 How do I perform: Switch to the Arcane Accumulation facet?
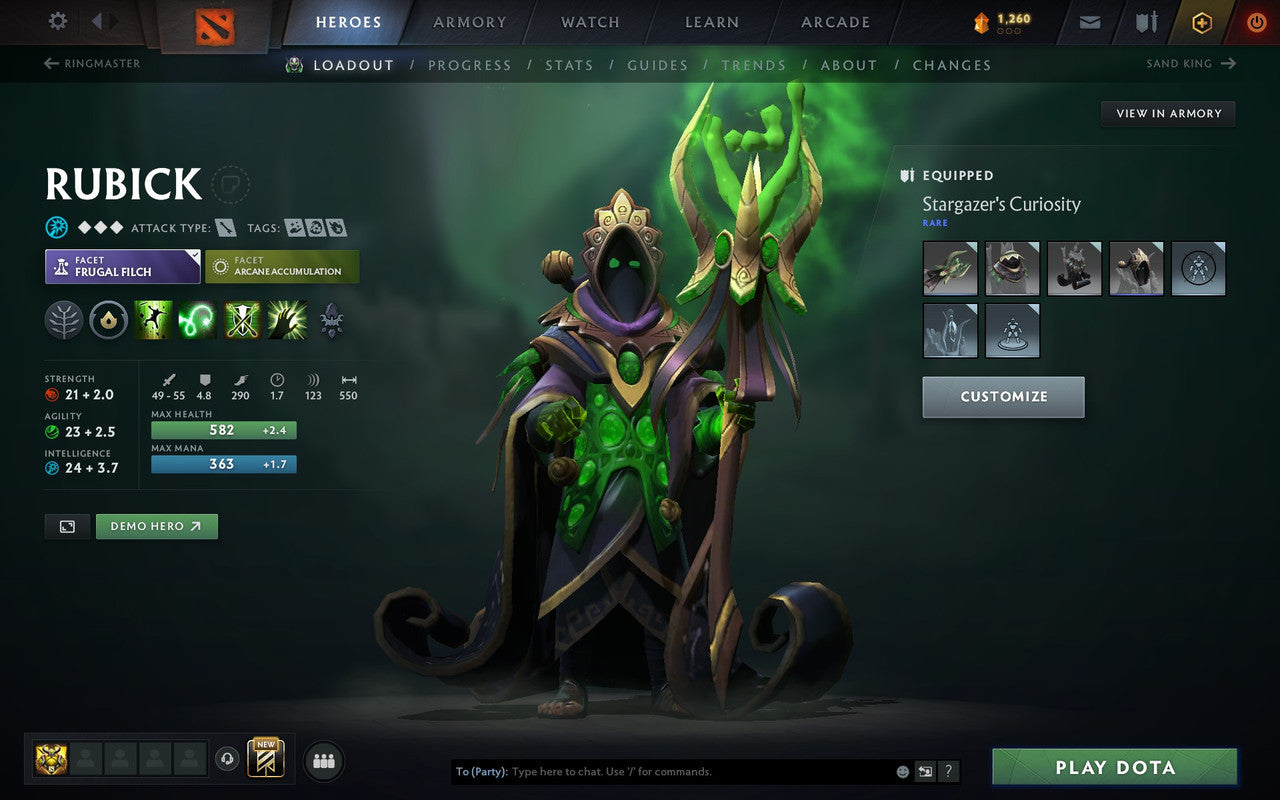[282, 266]
